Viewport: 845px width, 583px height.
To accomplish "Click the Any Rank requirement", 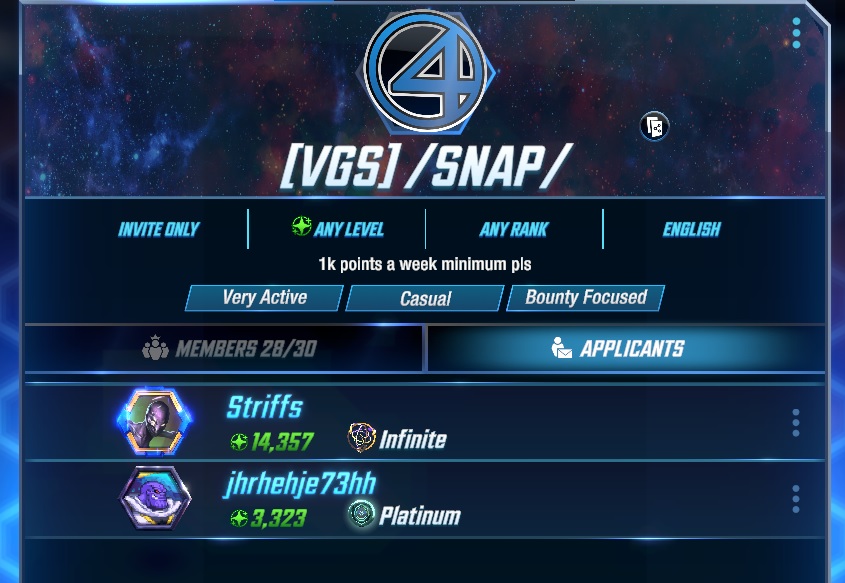I will click(514, 230).
